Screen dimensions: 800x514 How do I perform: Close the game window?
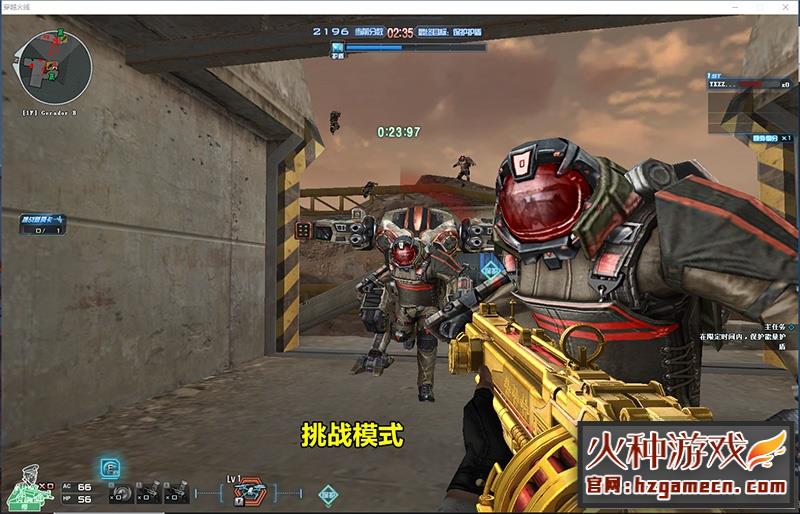[x=786, y=6]
